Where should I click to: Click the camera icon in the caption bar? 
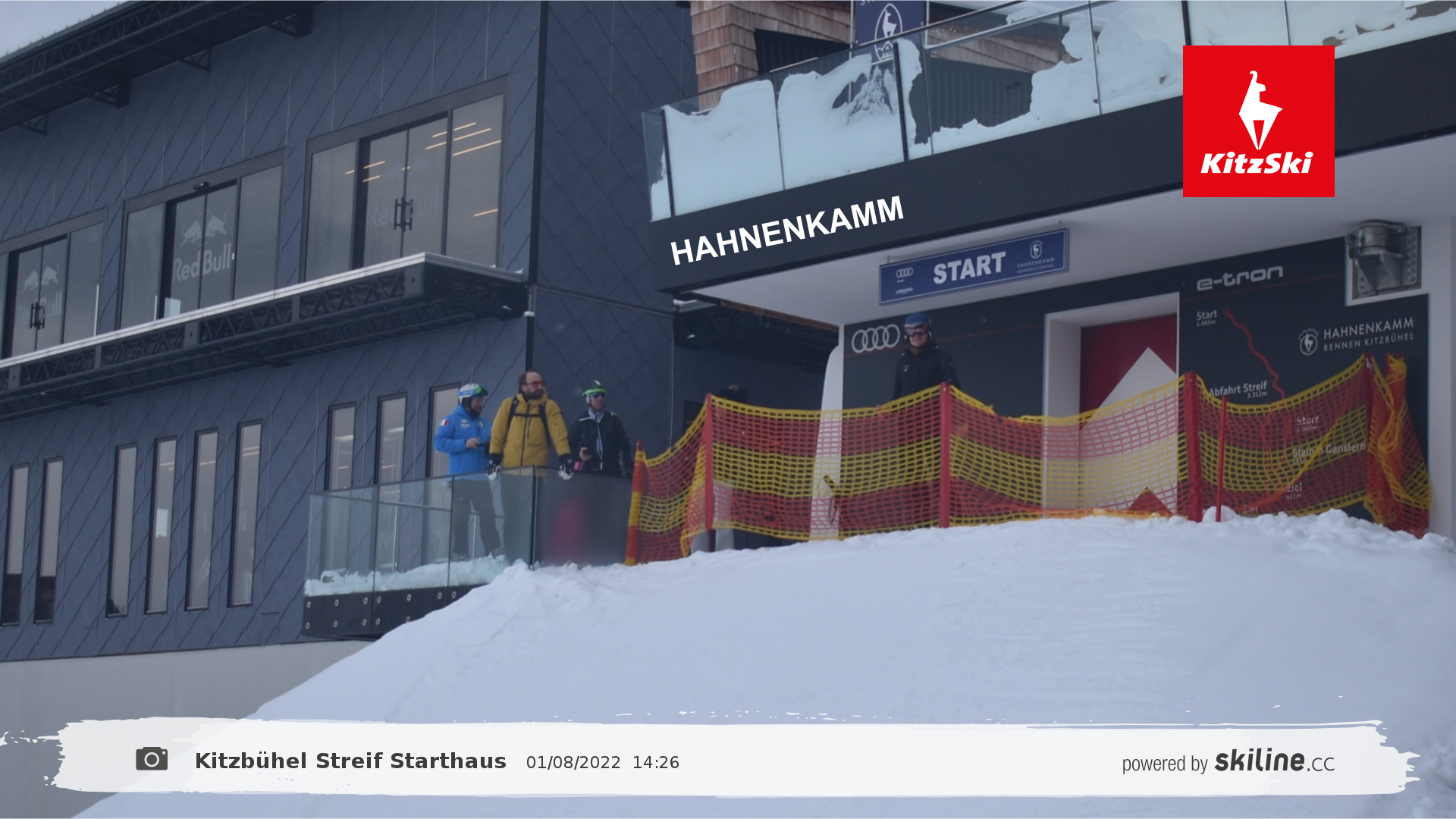[152, 759]
